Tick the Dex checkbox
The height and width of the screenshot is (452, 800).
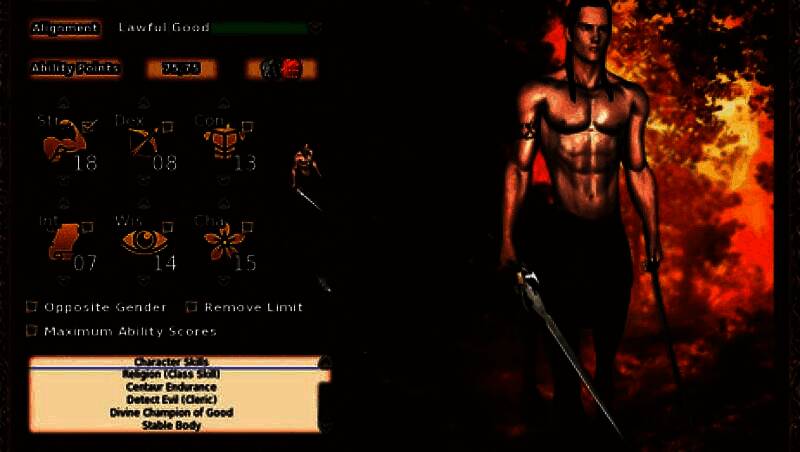(167, 127)
